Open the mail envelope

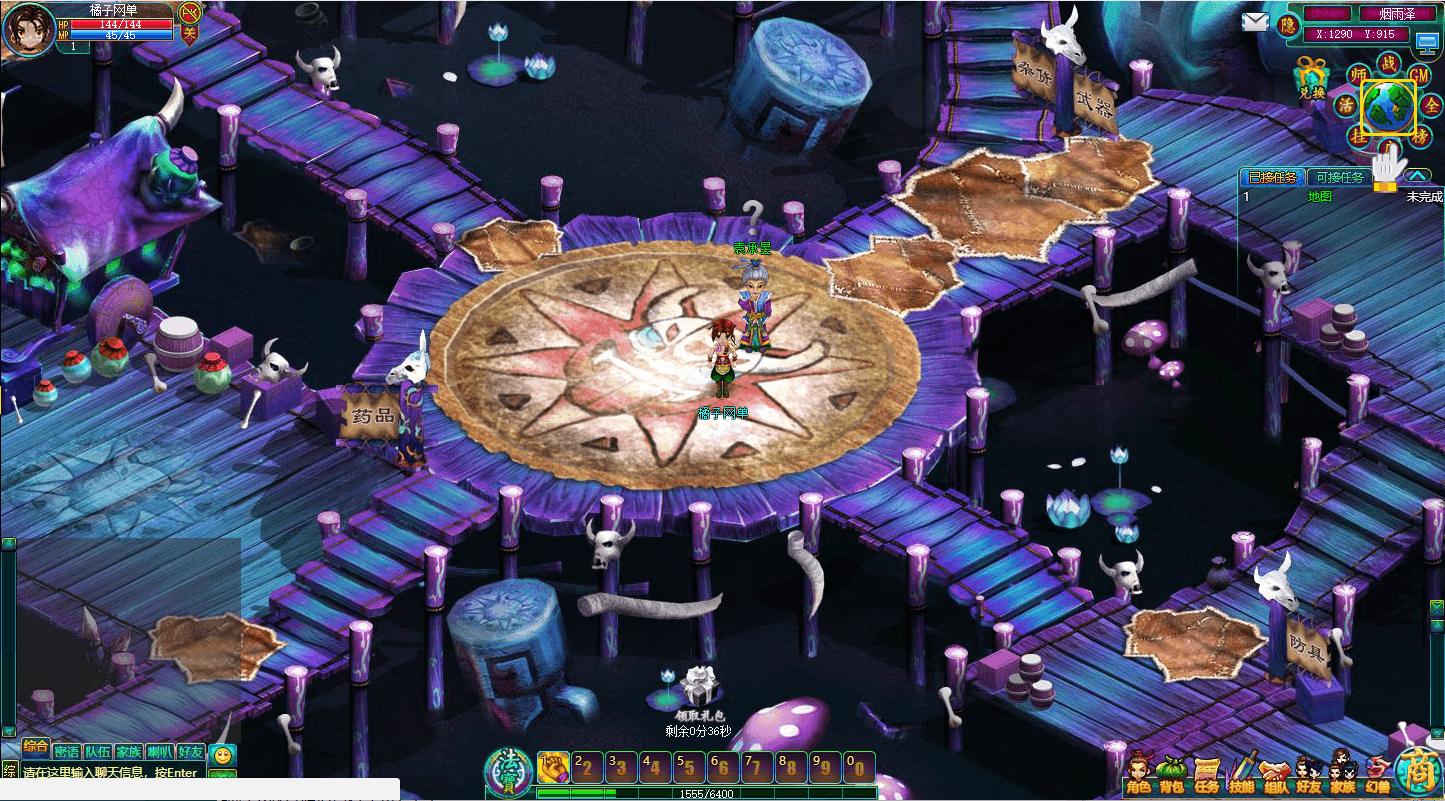[1255, 22]
